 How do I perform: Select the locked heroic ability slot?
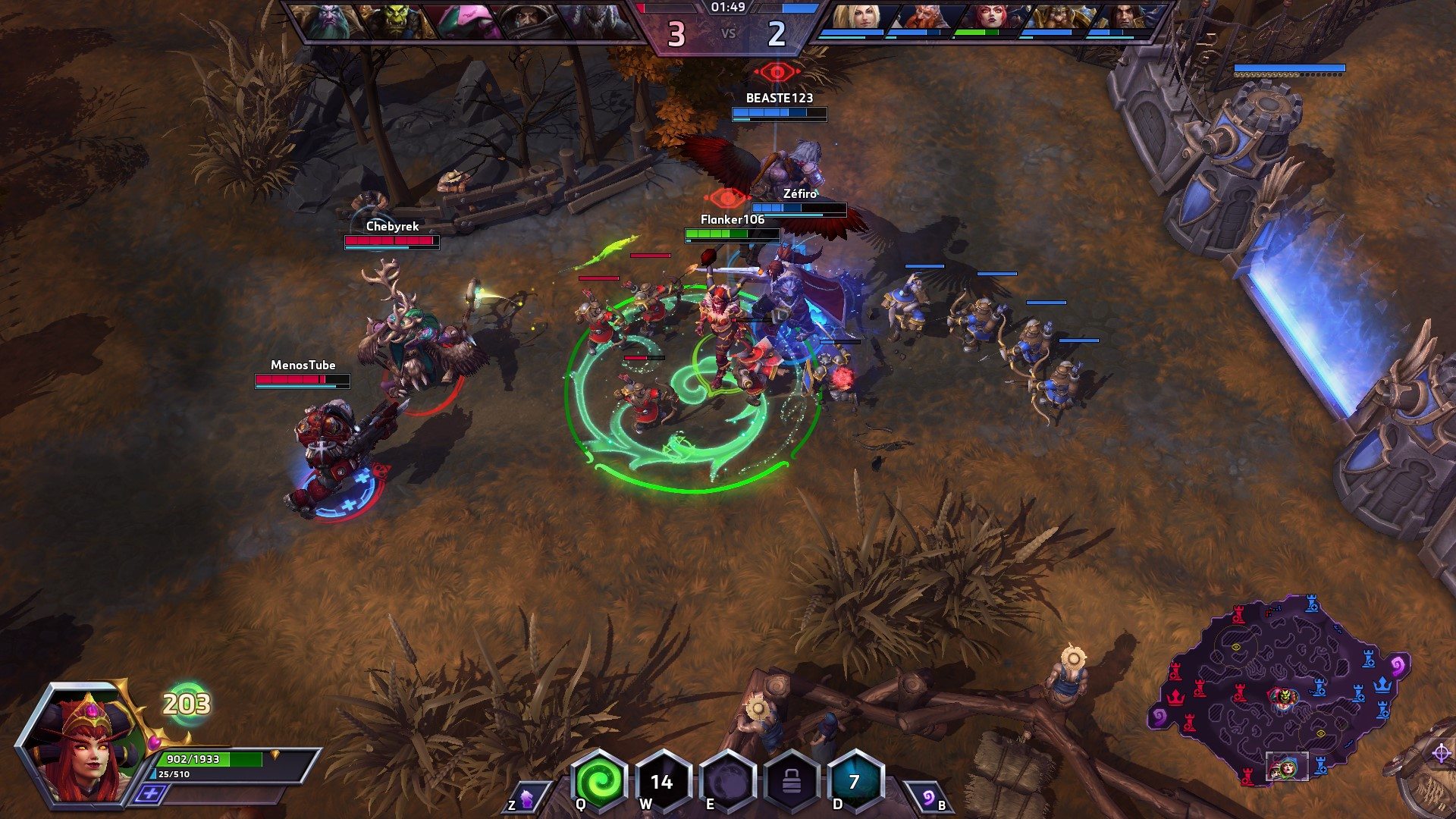point(790,782)
